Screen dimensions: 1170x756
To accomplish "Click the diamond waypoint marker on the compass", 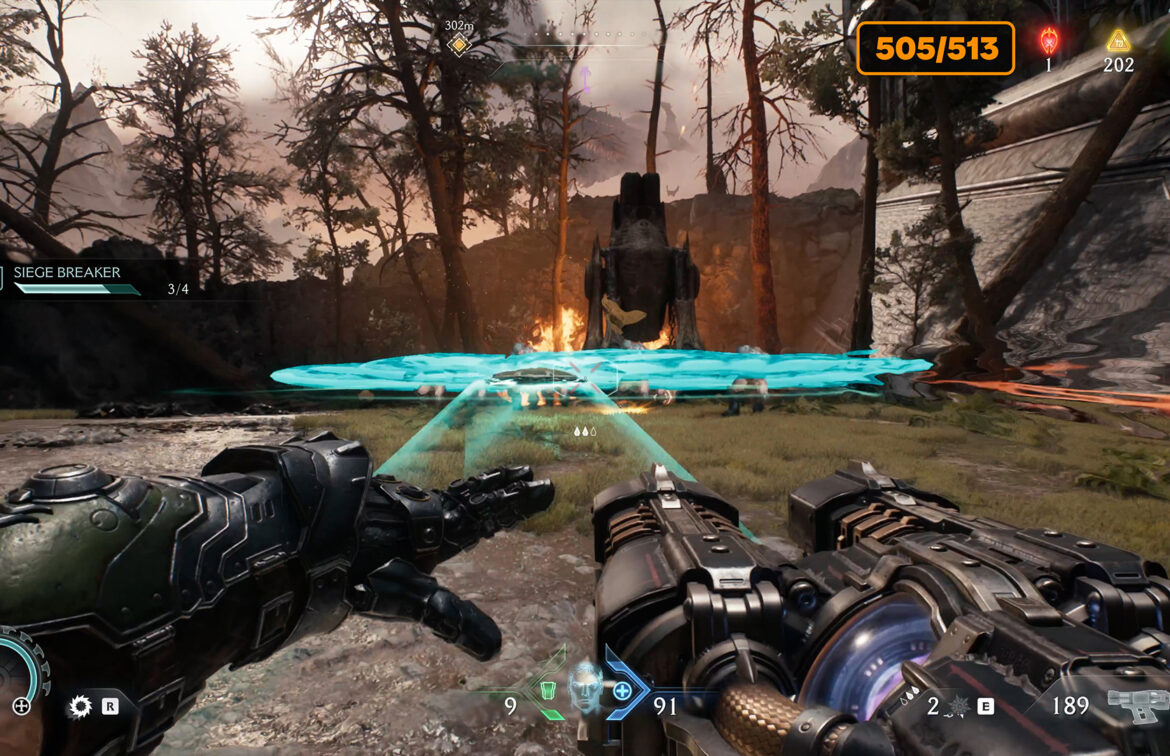I will [458, 44].
